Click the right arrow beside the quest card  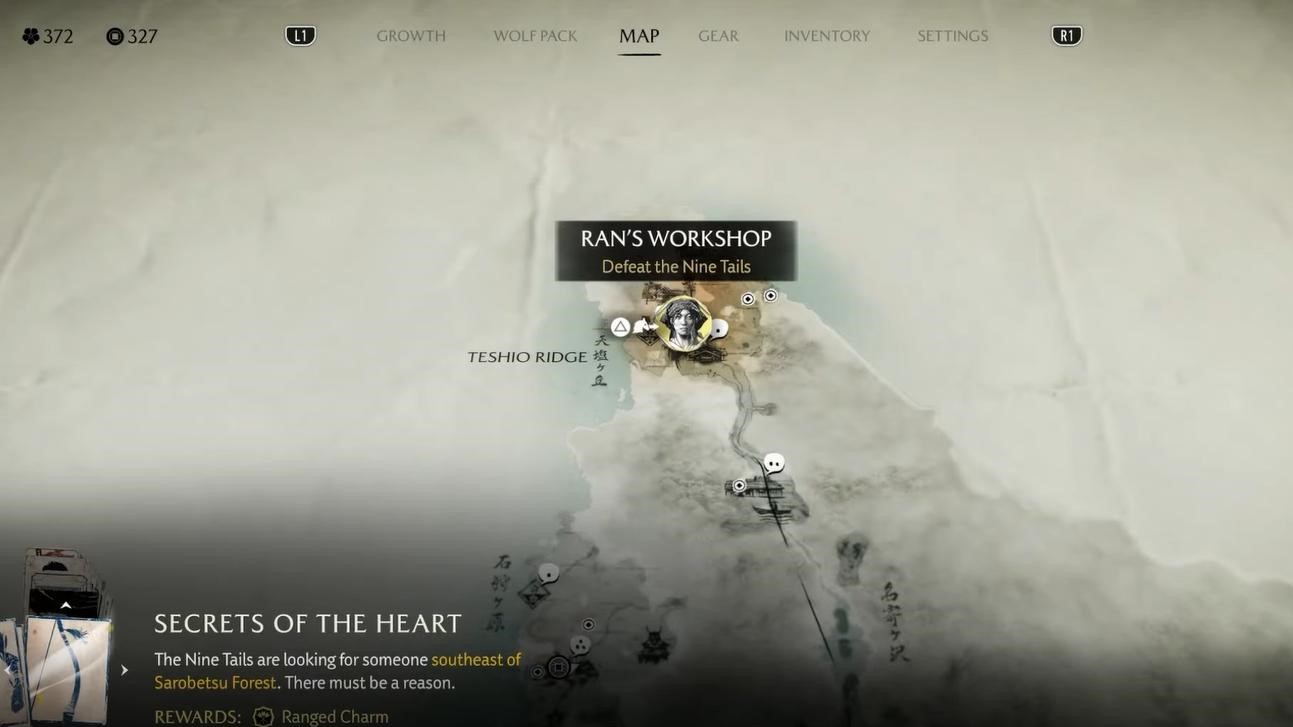pos(124,670)
